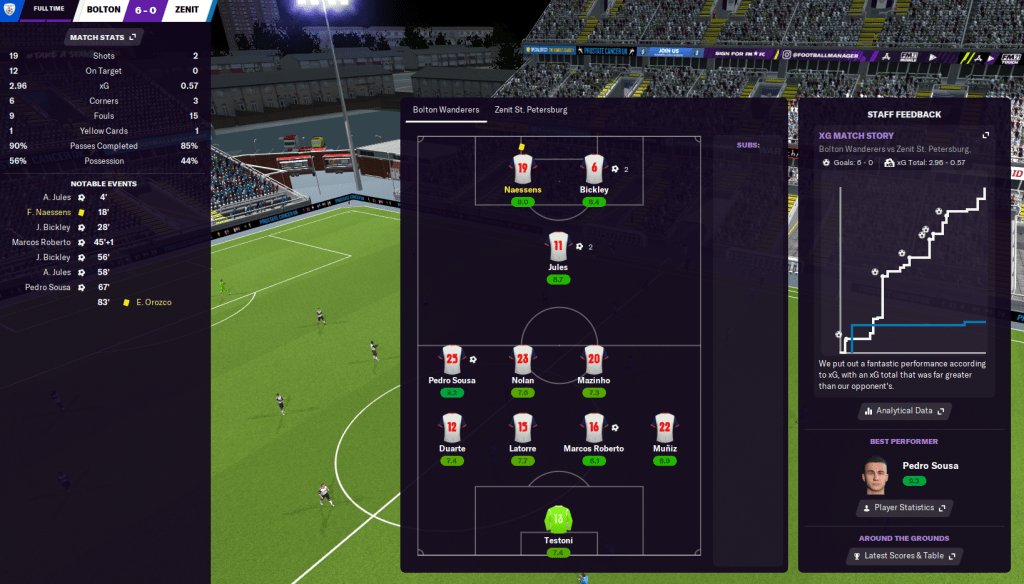Open Analytical Data
This screenshot has width=1024, height=584.
click(x=903, y=411)
